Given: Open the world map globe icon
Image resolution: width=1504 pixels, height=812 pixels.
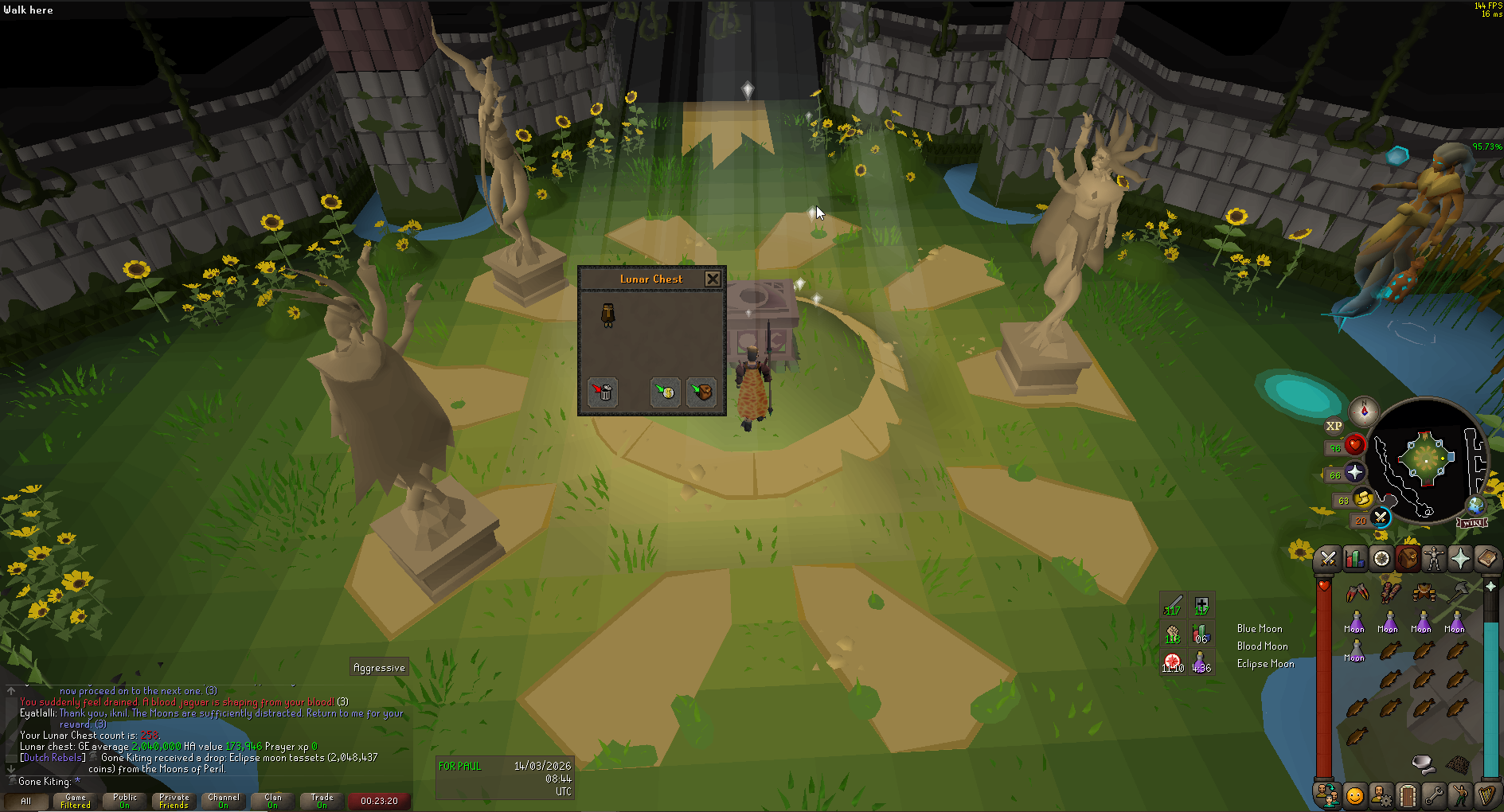Looking at the screenshot, I should (x=1476, y=505).
